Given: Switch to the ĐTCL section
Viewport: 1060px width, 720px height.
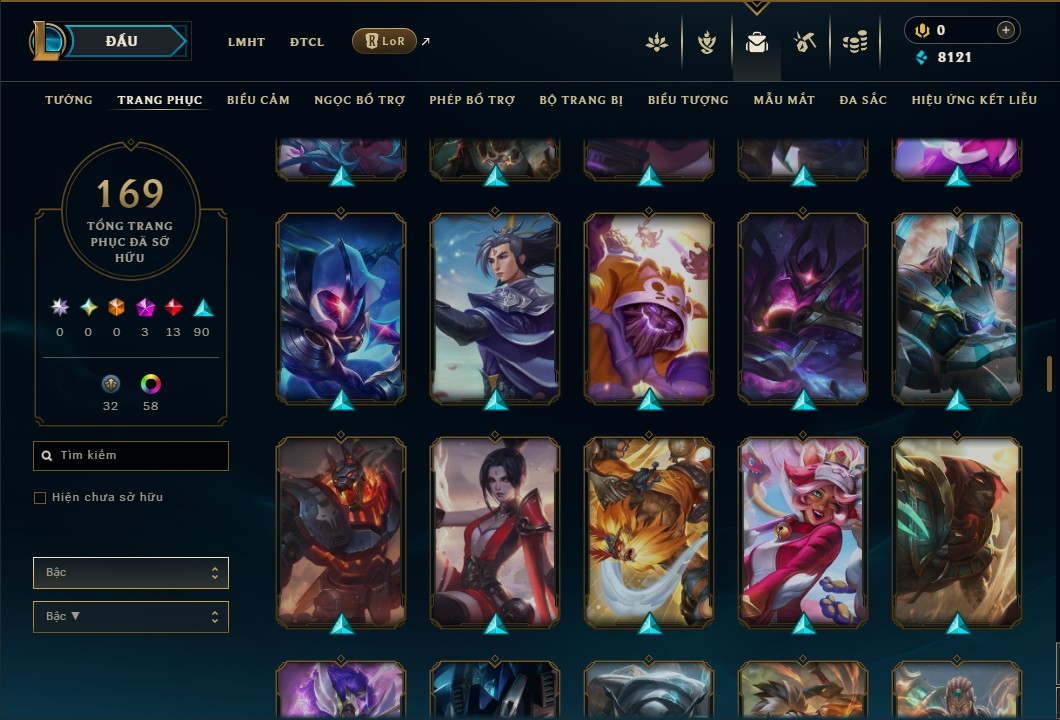Looking at the screenshot, I should (307, 42).
